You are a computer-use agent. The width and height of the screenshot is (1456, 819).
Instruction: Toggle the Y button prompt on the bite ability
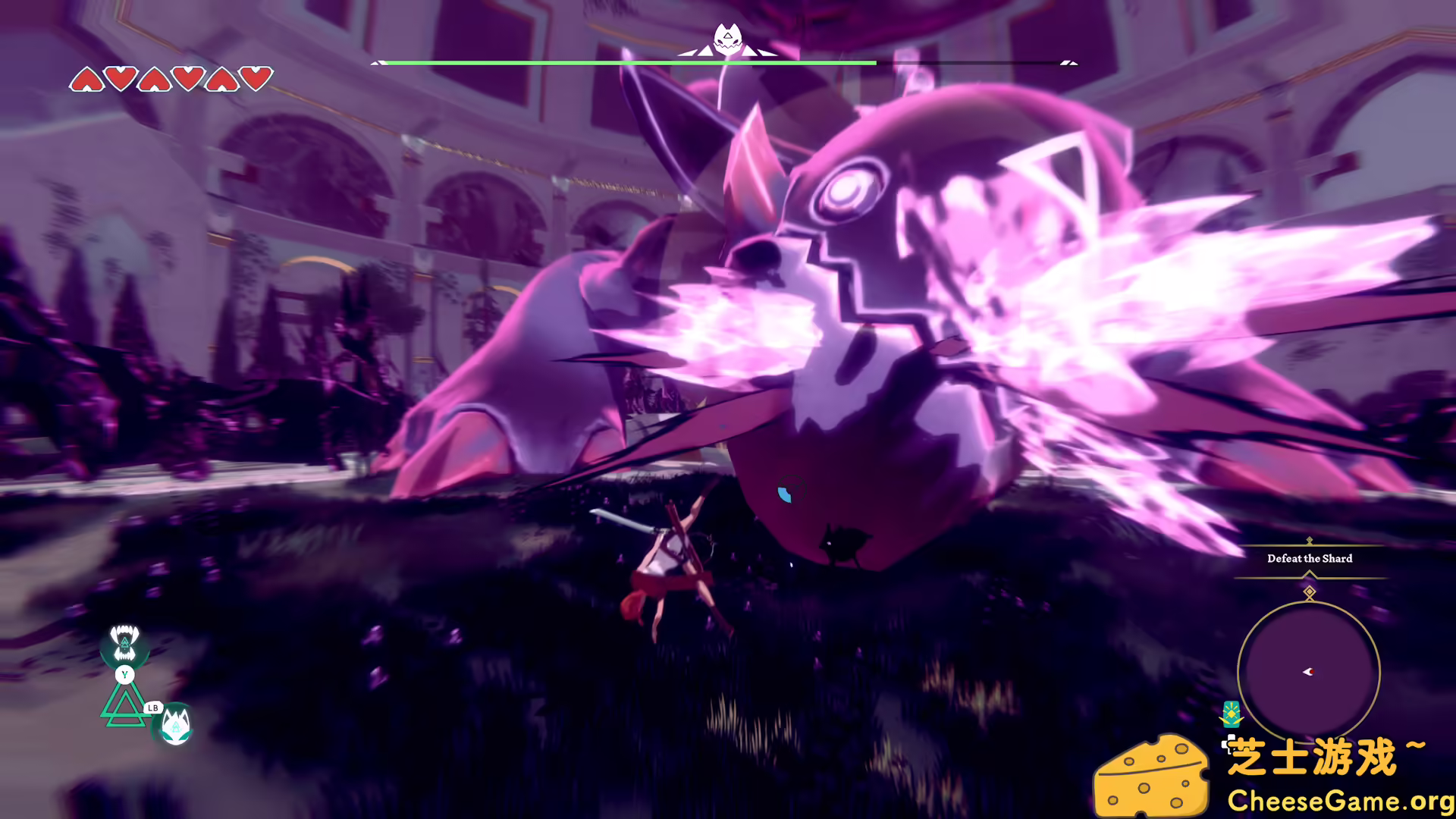[x=124, y=673]
